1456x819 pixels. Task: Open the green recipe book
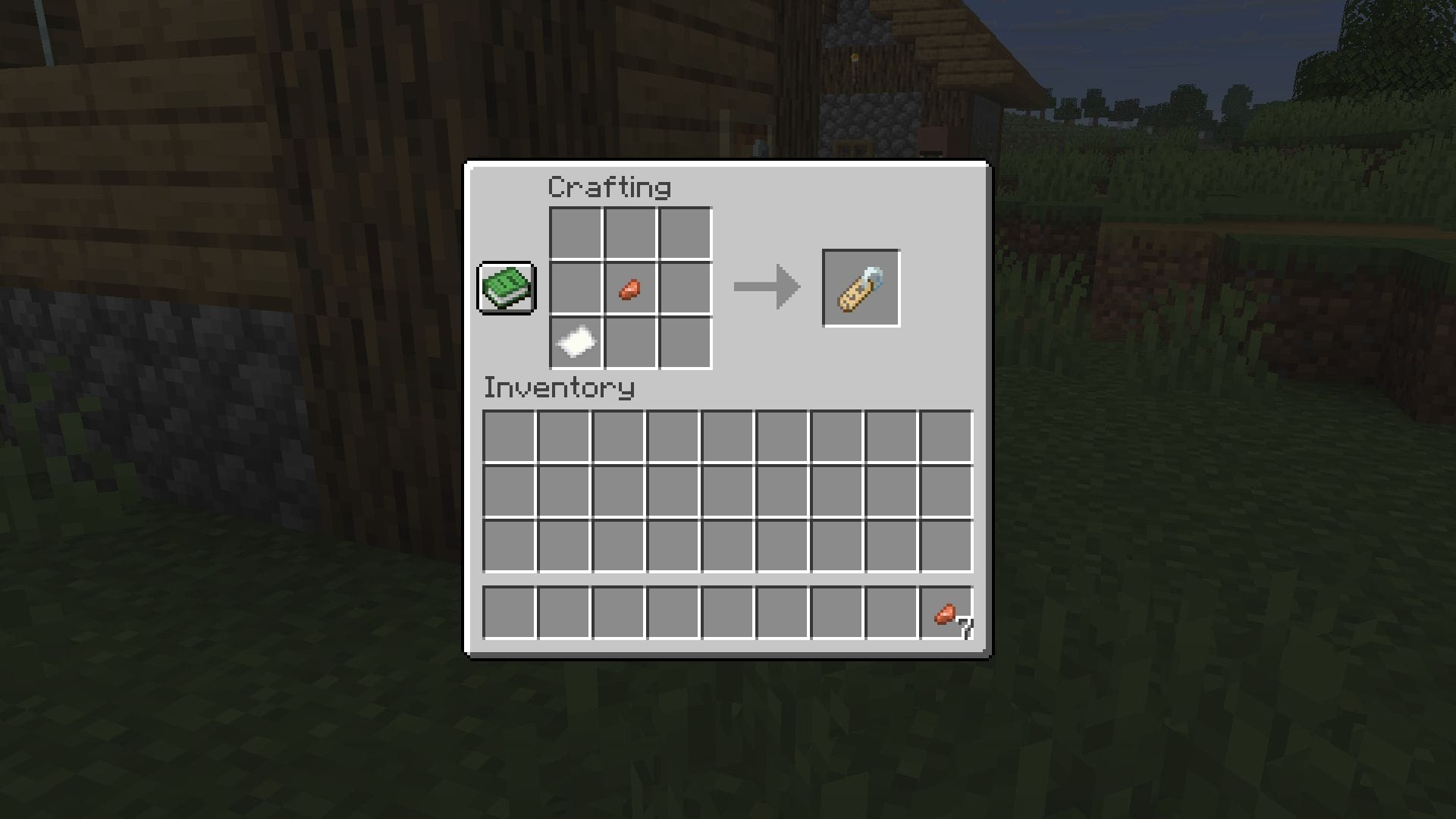pyautogui.click(x=507, y=288)
